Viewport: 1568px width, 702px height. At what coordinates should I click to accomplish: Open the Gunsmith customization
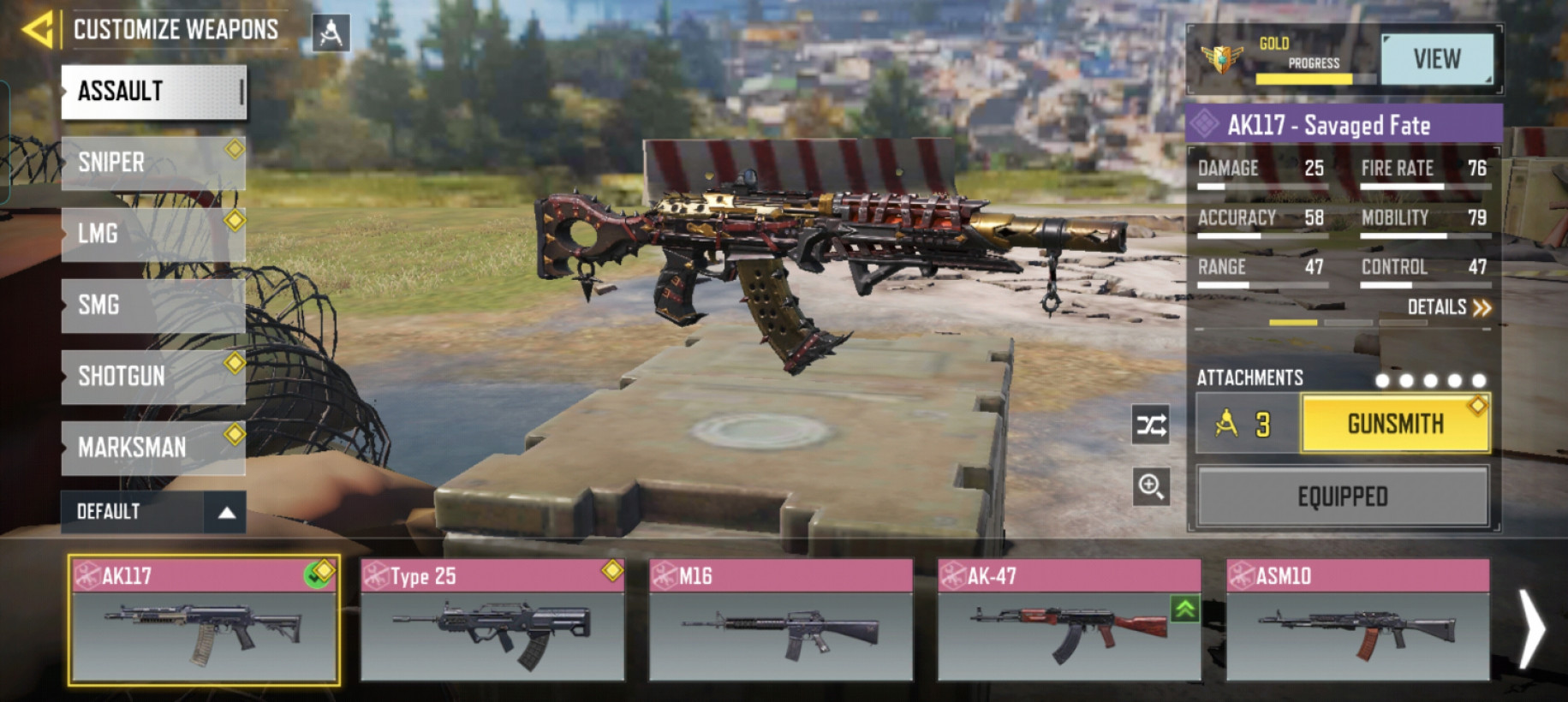click(1395, 424)
